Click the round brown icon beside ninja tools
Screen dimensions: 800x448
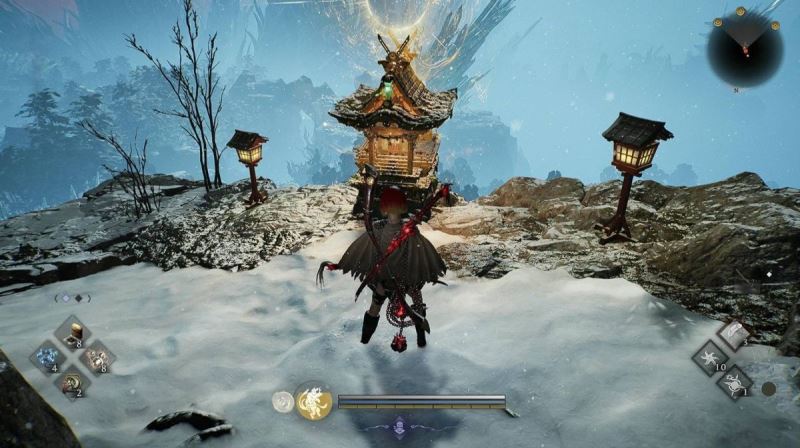[x=768, y=388]
